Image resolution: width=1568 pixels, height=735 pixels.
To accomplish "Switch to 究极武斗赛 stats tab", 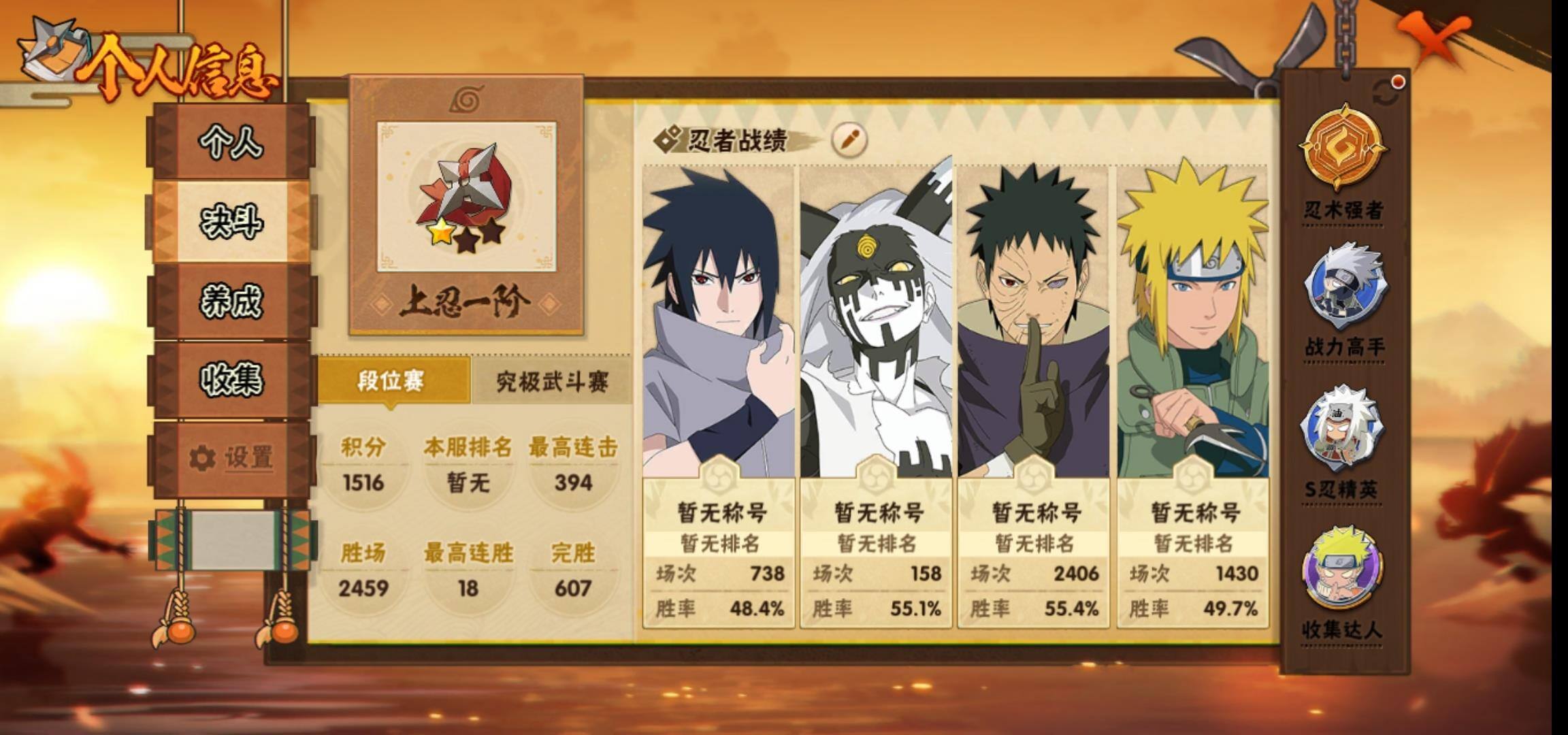I will point(551,382).
